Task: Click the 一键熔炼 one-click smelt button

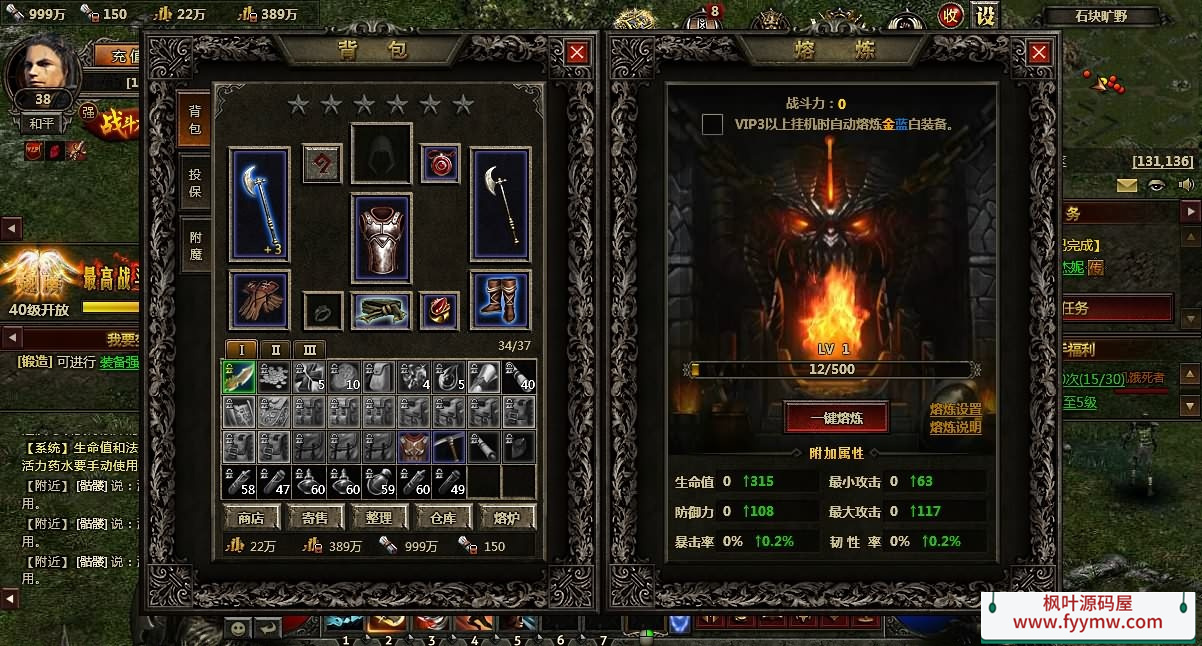Action: pos(836,418)
